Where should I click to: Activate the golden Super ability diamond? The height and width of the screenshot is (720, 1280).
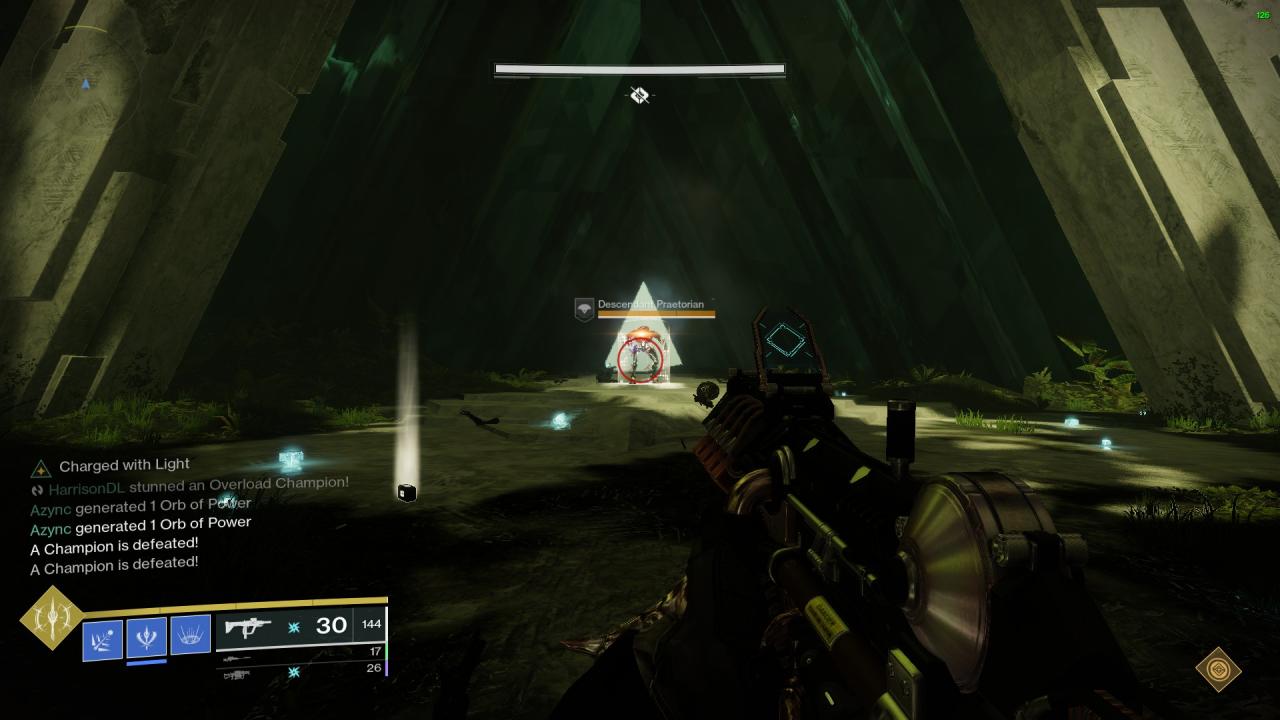[x=52, y=618]
